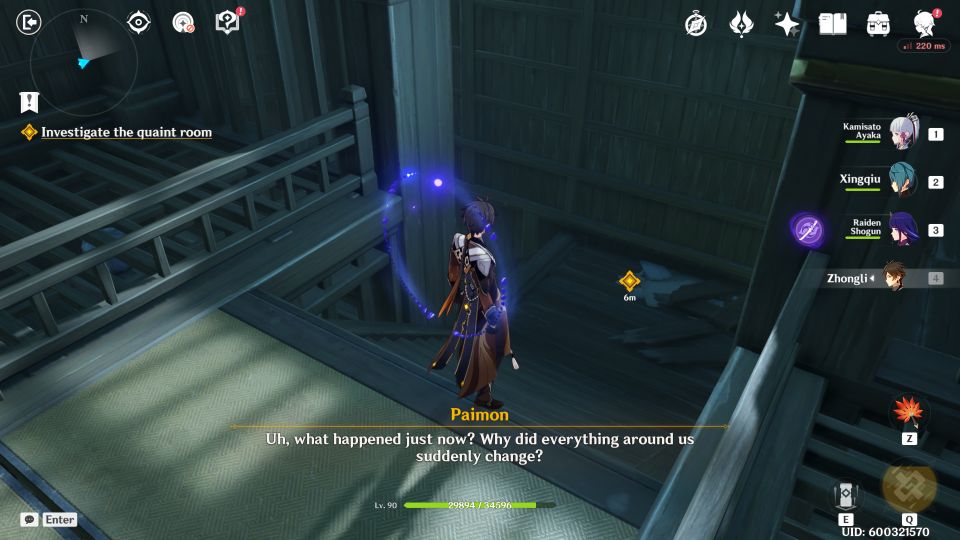Open the compass adventure icon
Screen dimensions: 960x540
point(696,24)
